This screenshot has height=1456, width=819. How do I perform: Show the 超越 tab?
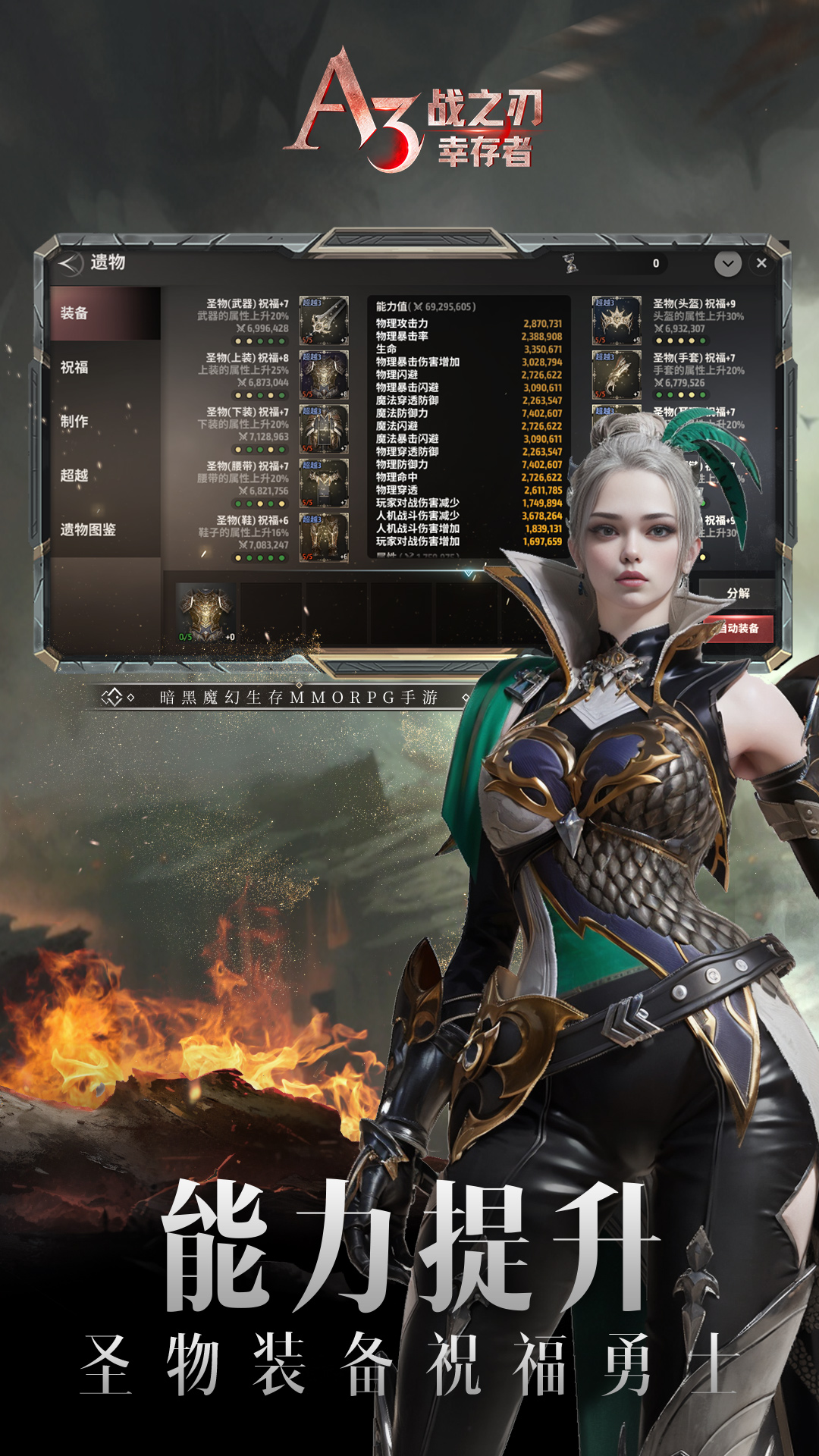click(x=105, y=475)
